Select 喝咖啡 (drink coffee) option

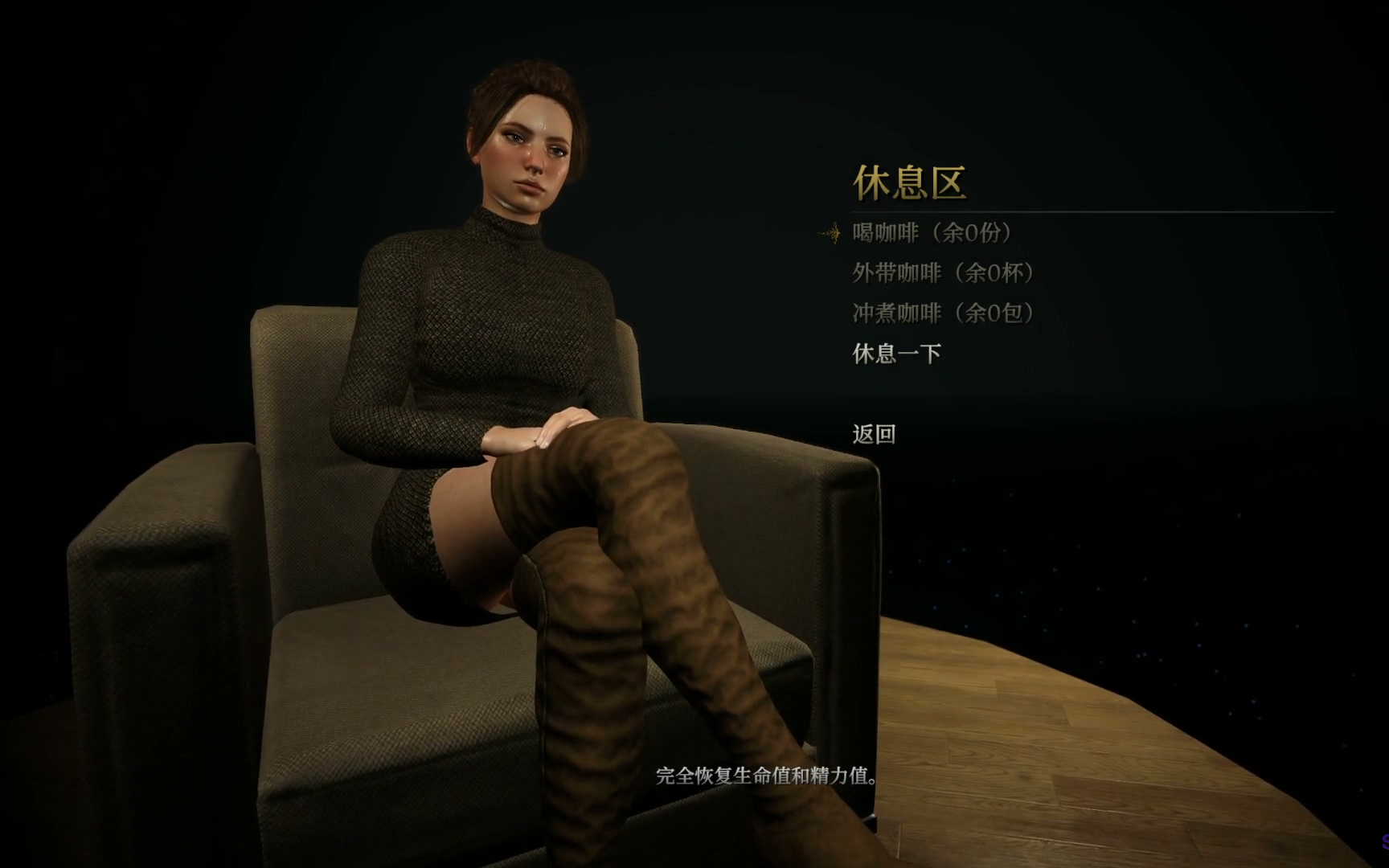[932, 233]
